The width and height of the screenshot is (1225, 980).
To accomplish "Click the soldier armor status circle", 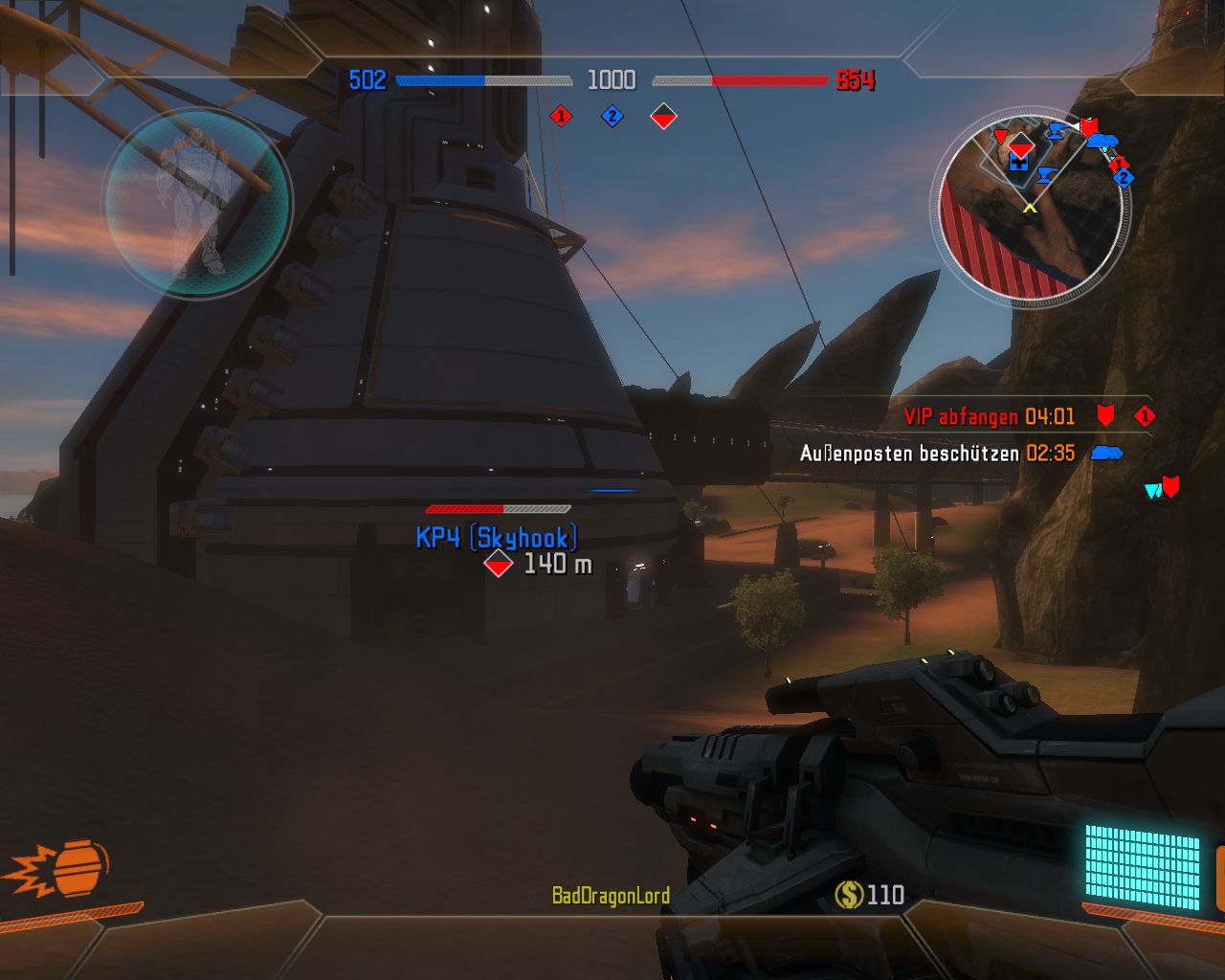I will pyautogui.click(x=197, y=203).
